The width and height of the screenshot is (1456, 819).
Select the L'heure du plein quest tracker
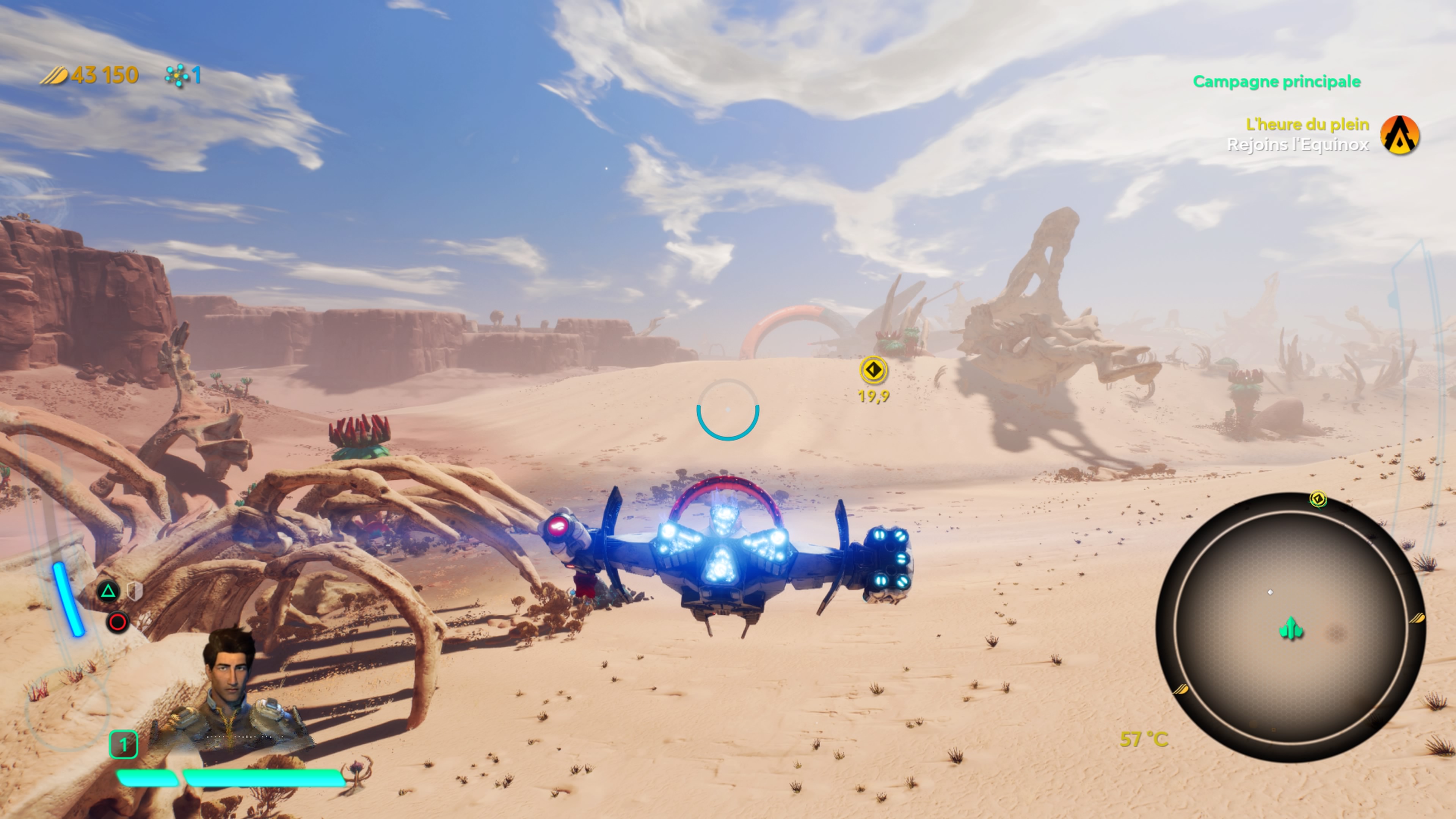(1307, 124)
